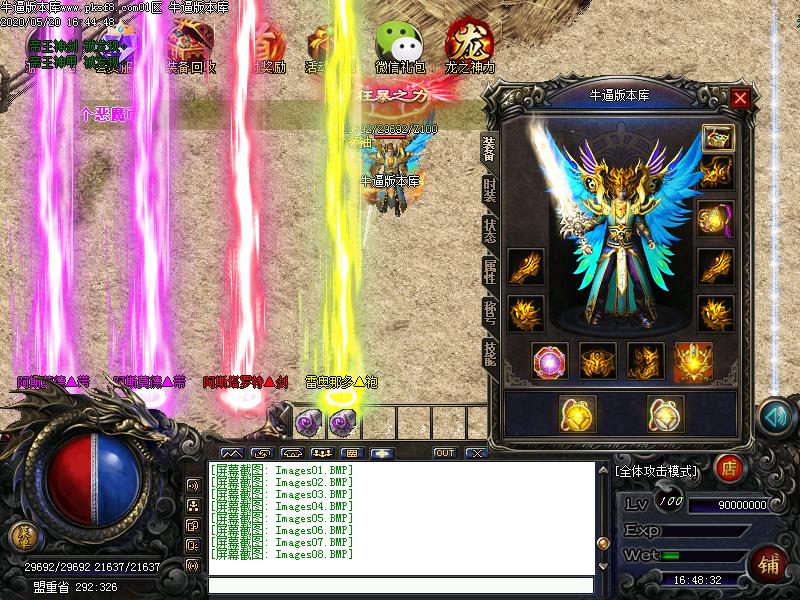Select the golden medal slot with red background
Viewport: 800px width, 600px height.
693,361
